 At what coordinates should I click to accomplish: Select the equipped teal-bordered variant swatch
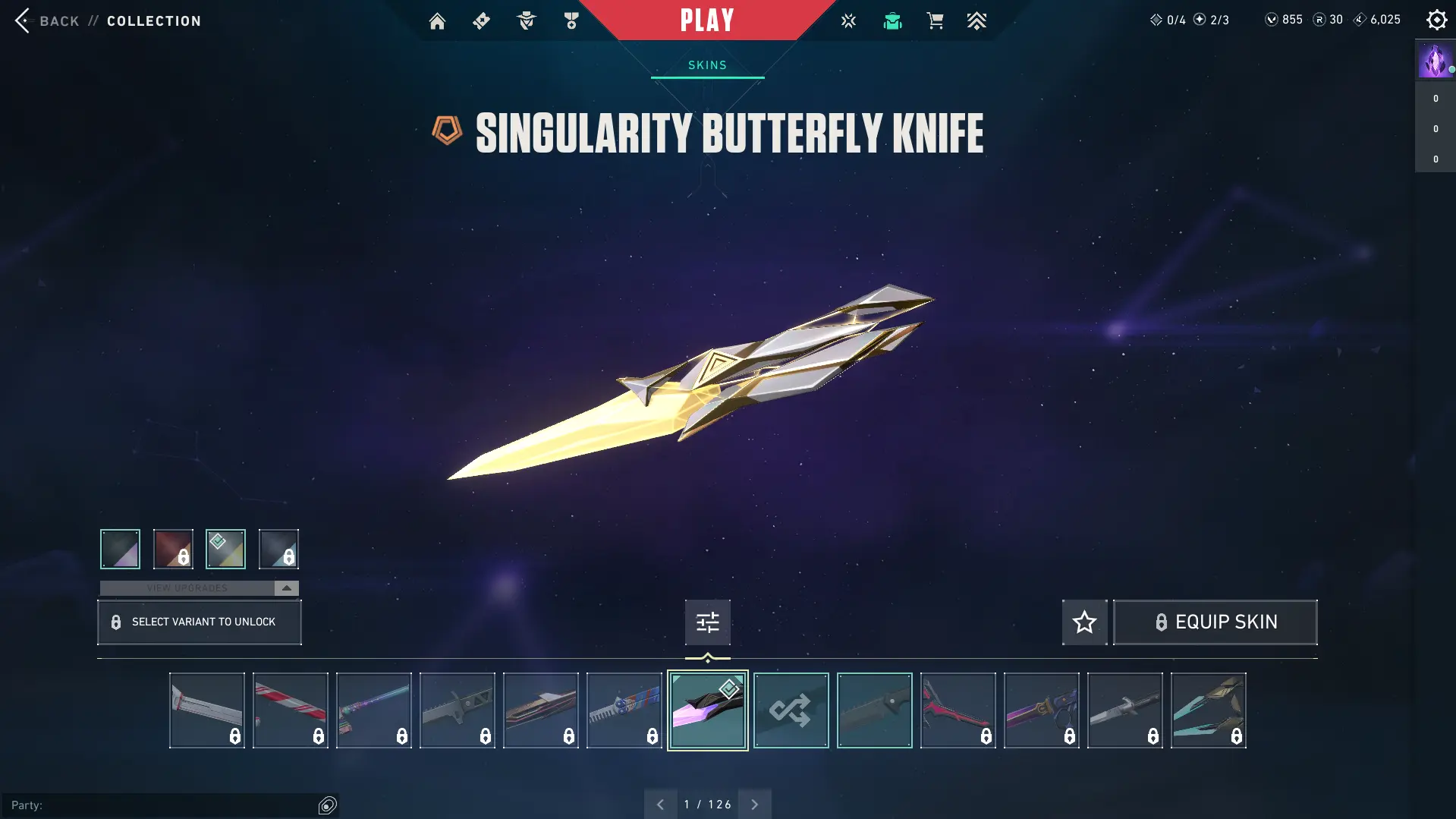pos(225,548)
